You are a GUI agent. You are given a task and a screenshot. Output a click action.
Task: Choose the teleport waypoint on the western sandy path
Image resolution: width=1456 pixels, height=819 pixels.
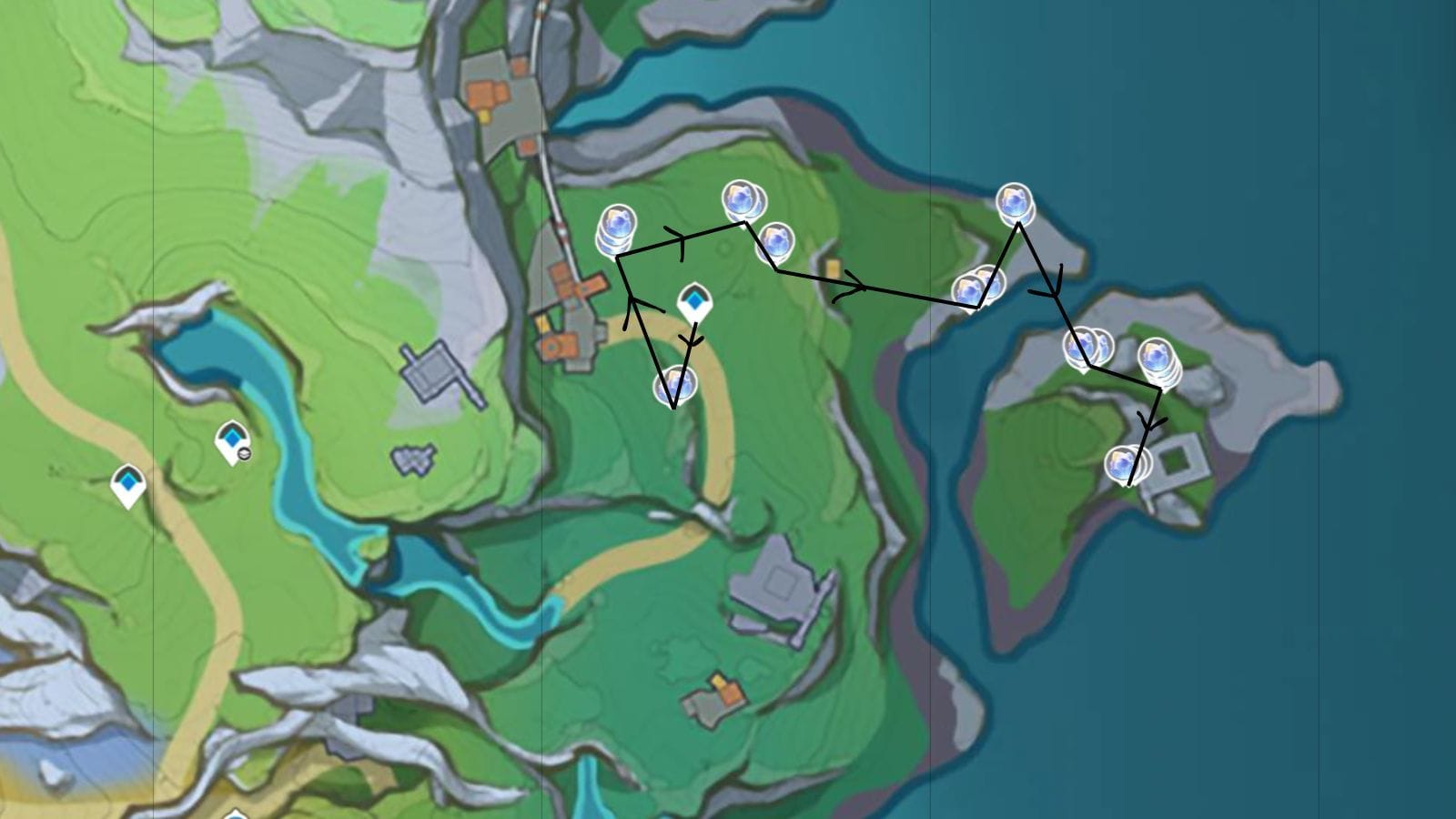click(128, 483)
